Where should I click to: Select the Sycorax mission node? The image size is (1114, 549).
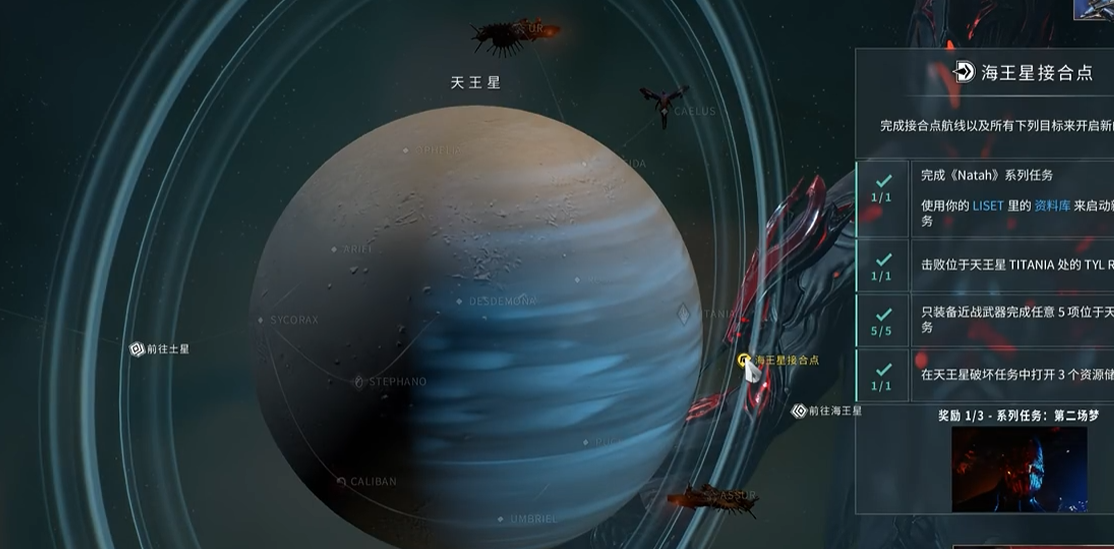click(264, 321)
